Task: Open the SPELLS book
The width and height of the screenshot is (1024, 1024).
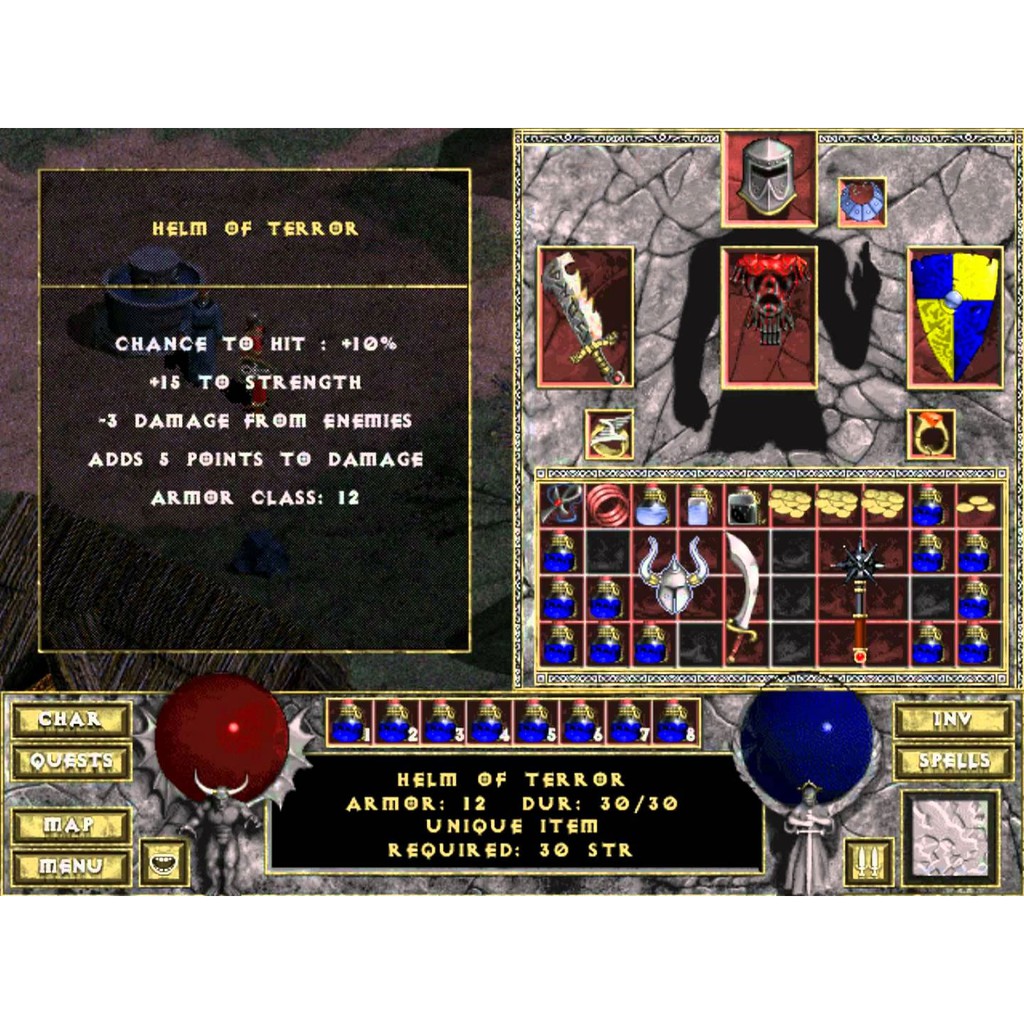Action: tap(953, 761)
